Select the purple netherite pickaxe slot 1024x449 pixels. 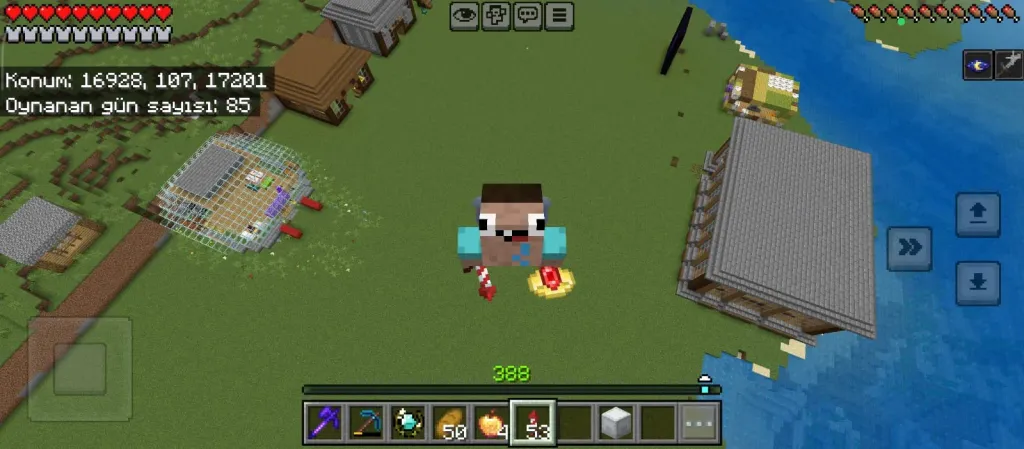pyautogui.click(x=324, y=423)
